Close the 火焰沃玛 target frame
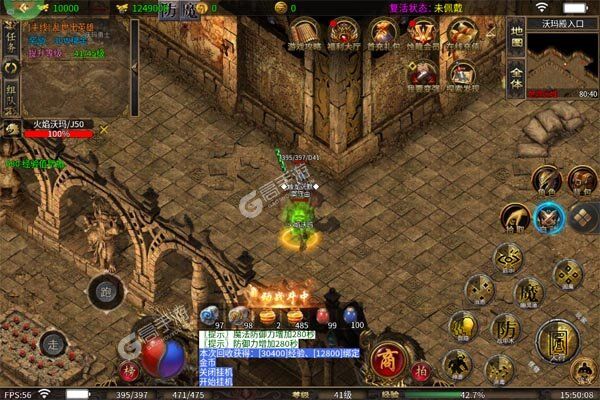Screen dimensions: 600x400 [104, 129]
